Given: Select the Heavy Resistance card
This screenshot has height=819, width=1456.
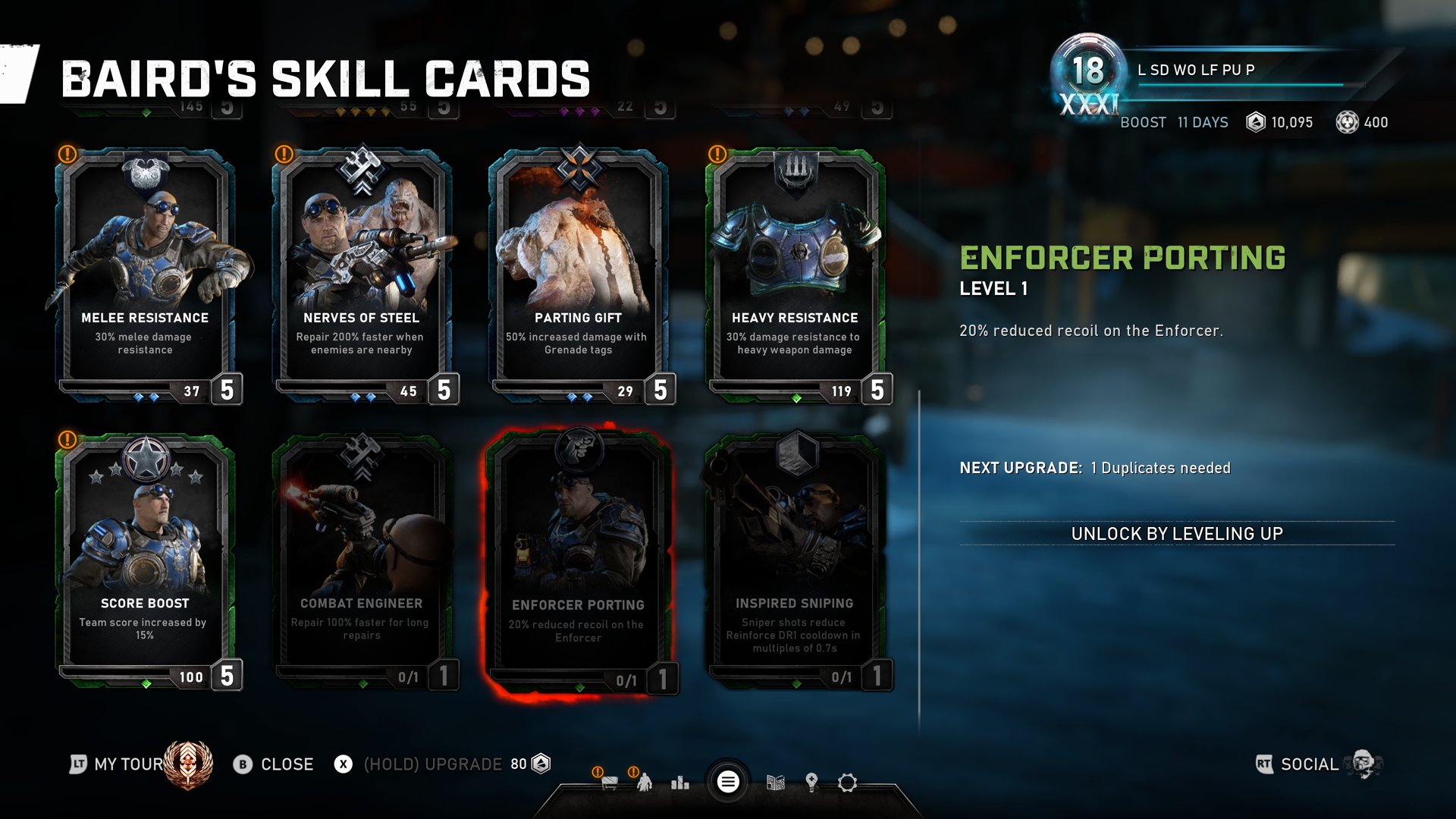Looking at the screenshot, I should [x=795, y=273].
